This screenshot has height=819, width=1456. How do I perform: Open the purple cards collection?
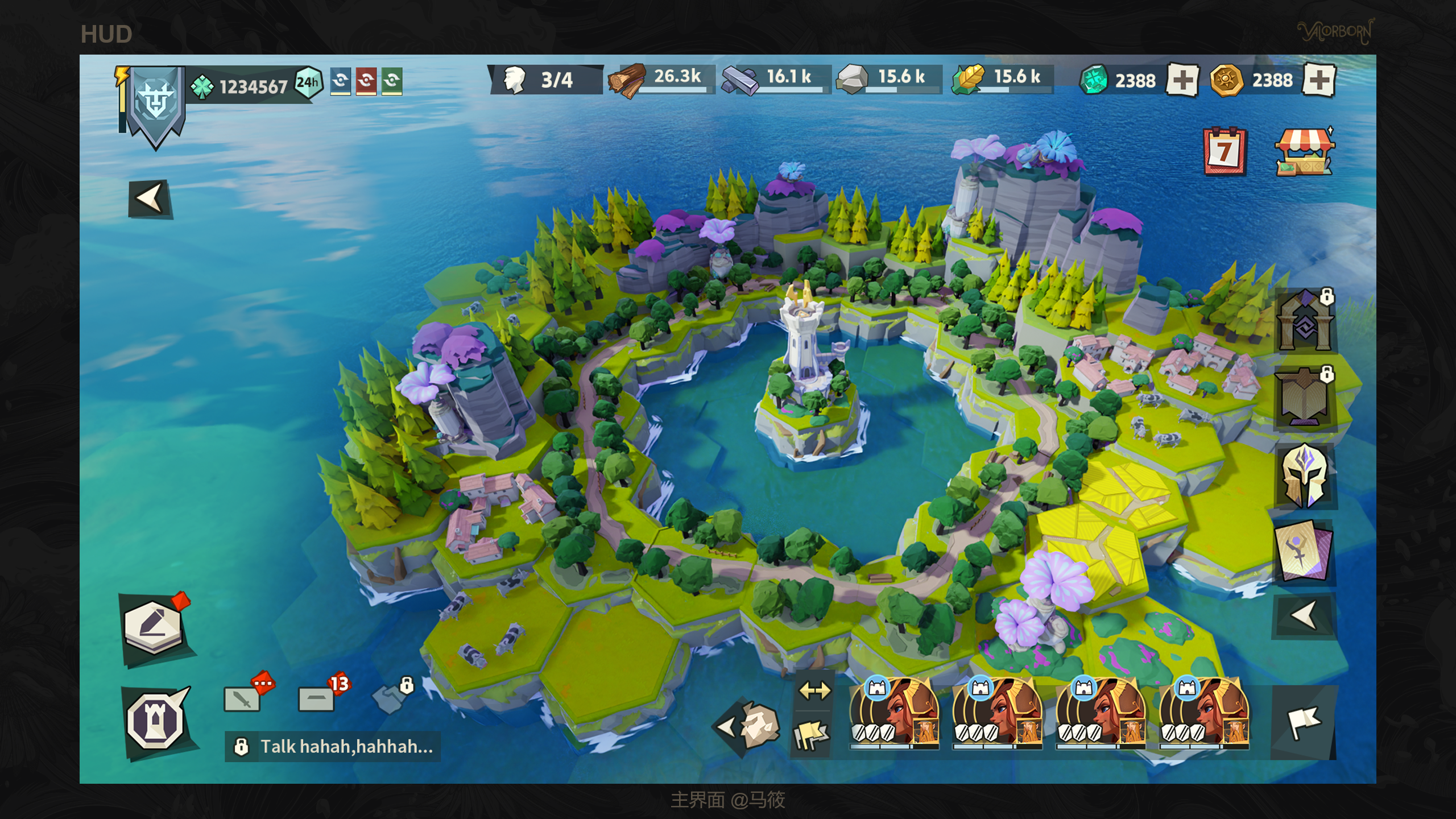(x=1304, y=552)
